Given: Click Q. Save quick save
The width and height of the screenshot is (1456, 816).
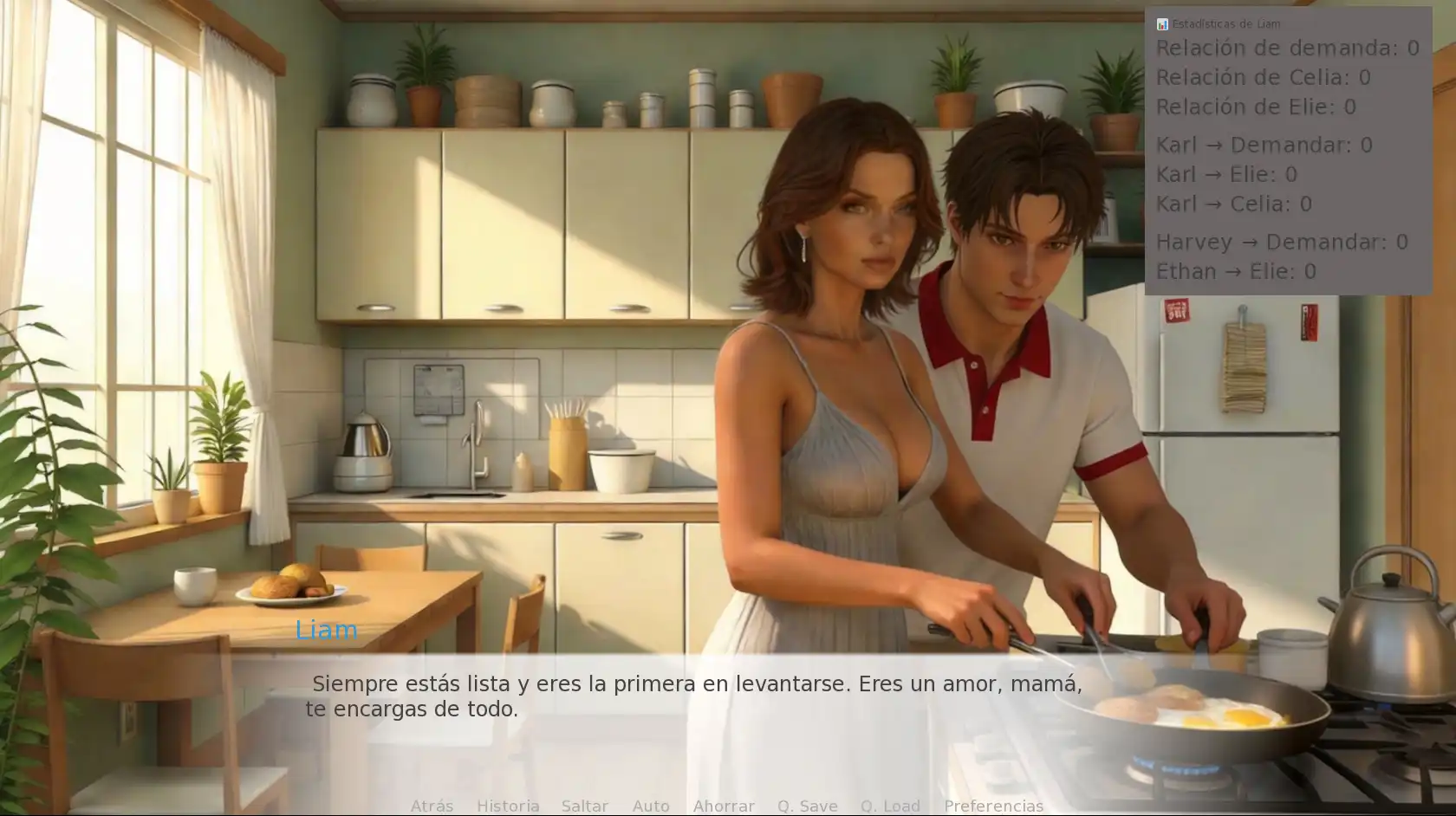Looking at the screenshot, I should [807, 806].
